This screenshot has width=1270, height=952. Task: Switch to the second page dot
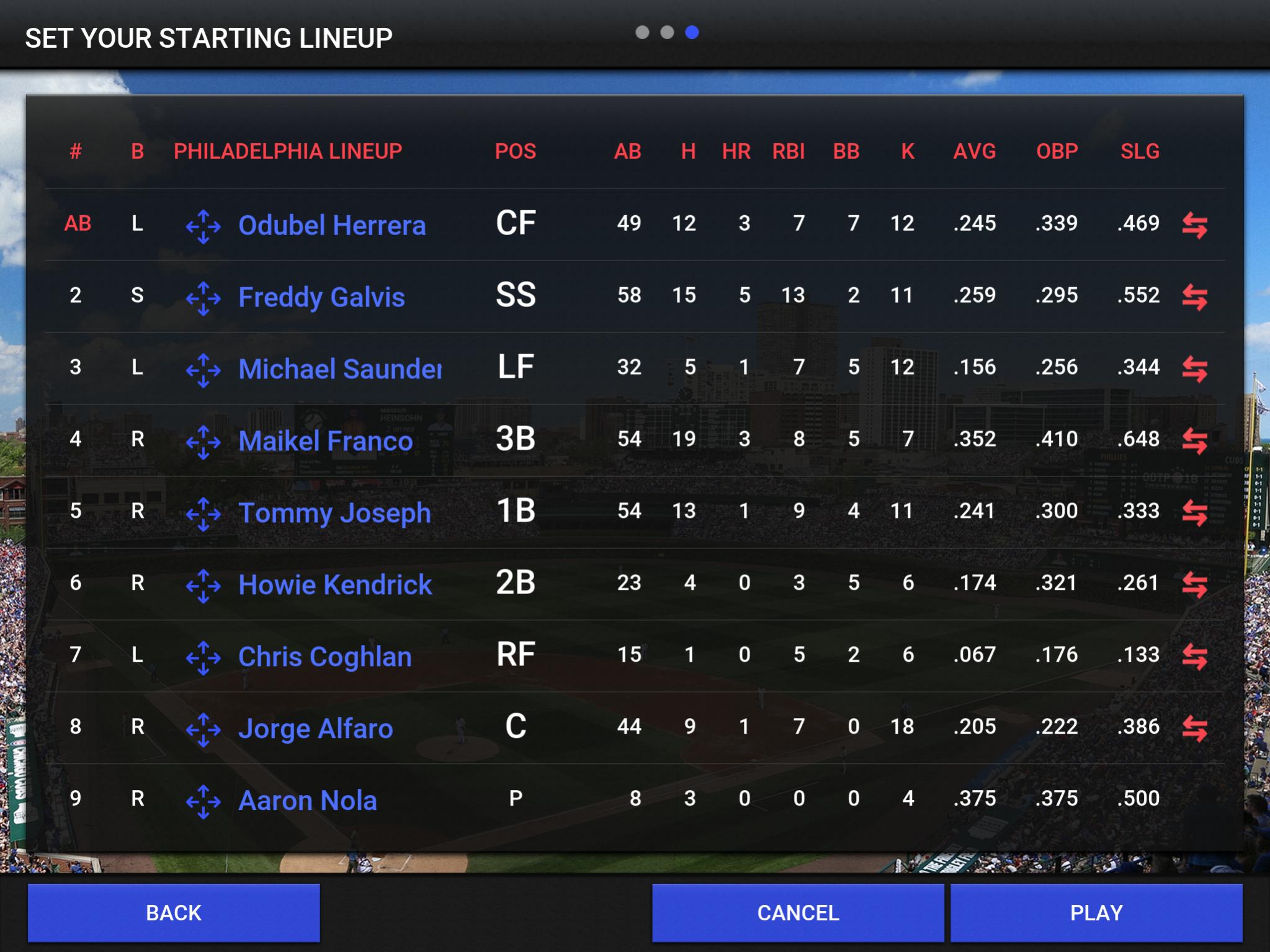tap(667, 32)
